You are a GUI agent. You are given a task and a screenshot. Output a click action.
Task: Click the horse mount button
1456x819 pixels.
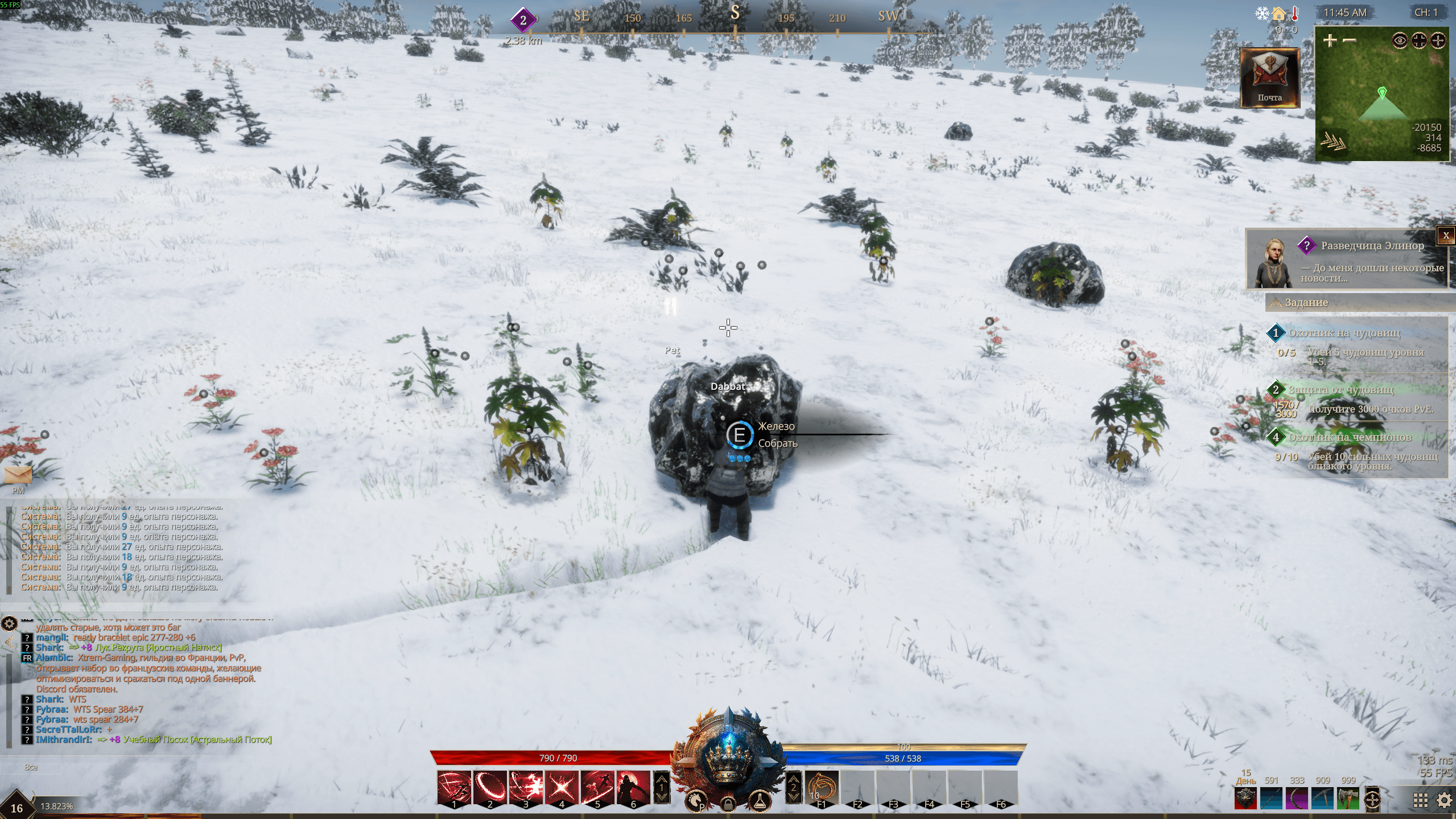pyautogui.click(x=695, y=801)
